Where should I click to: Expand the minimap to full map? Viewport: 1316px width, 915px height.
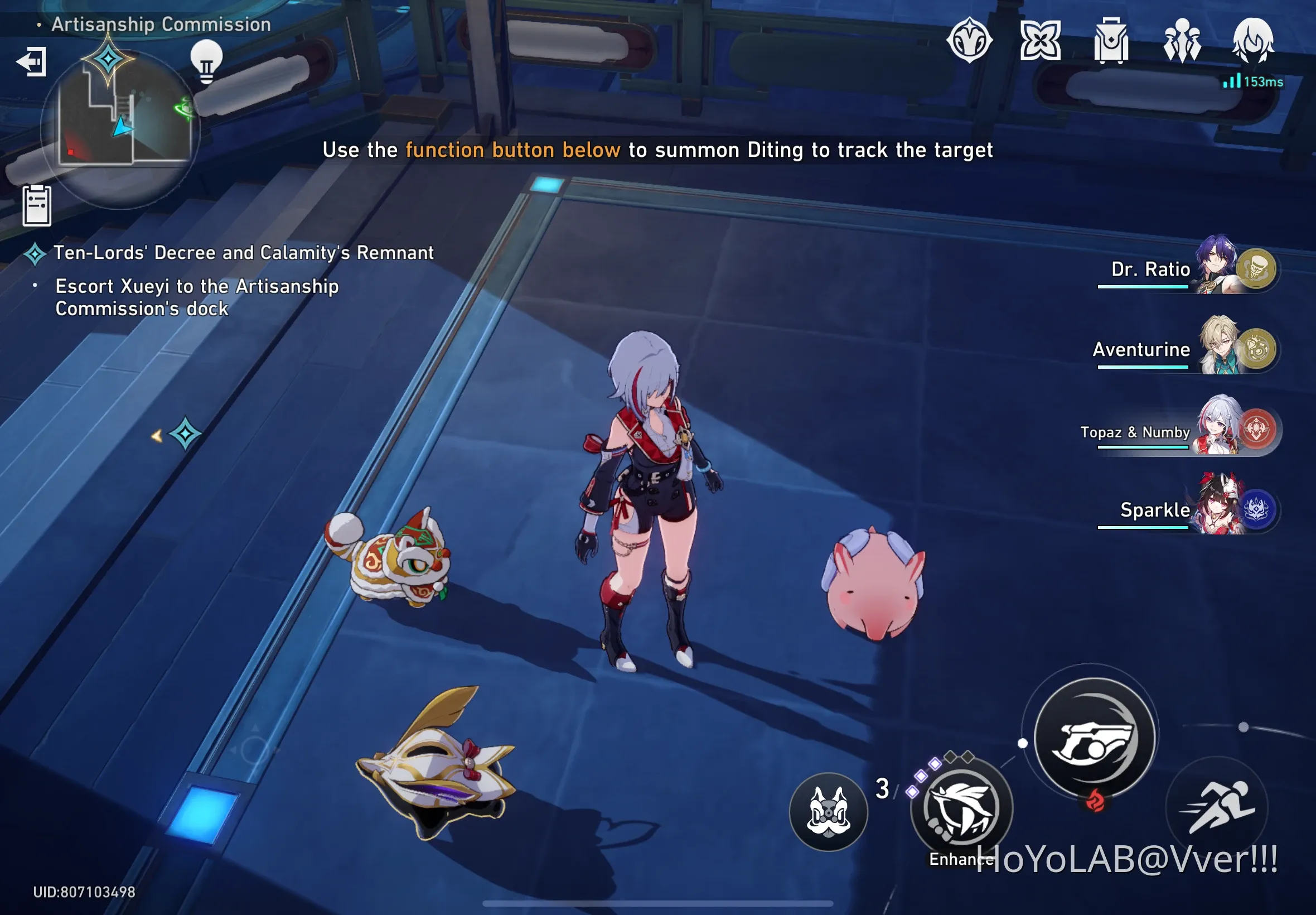tap(118, 129)
